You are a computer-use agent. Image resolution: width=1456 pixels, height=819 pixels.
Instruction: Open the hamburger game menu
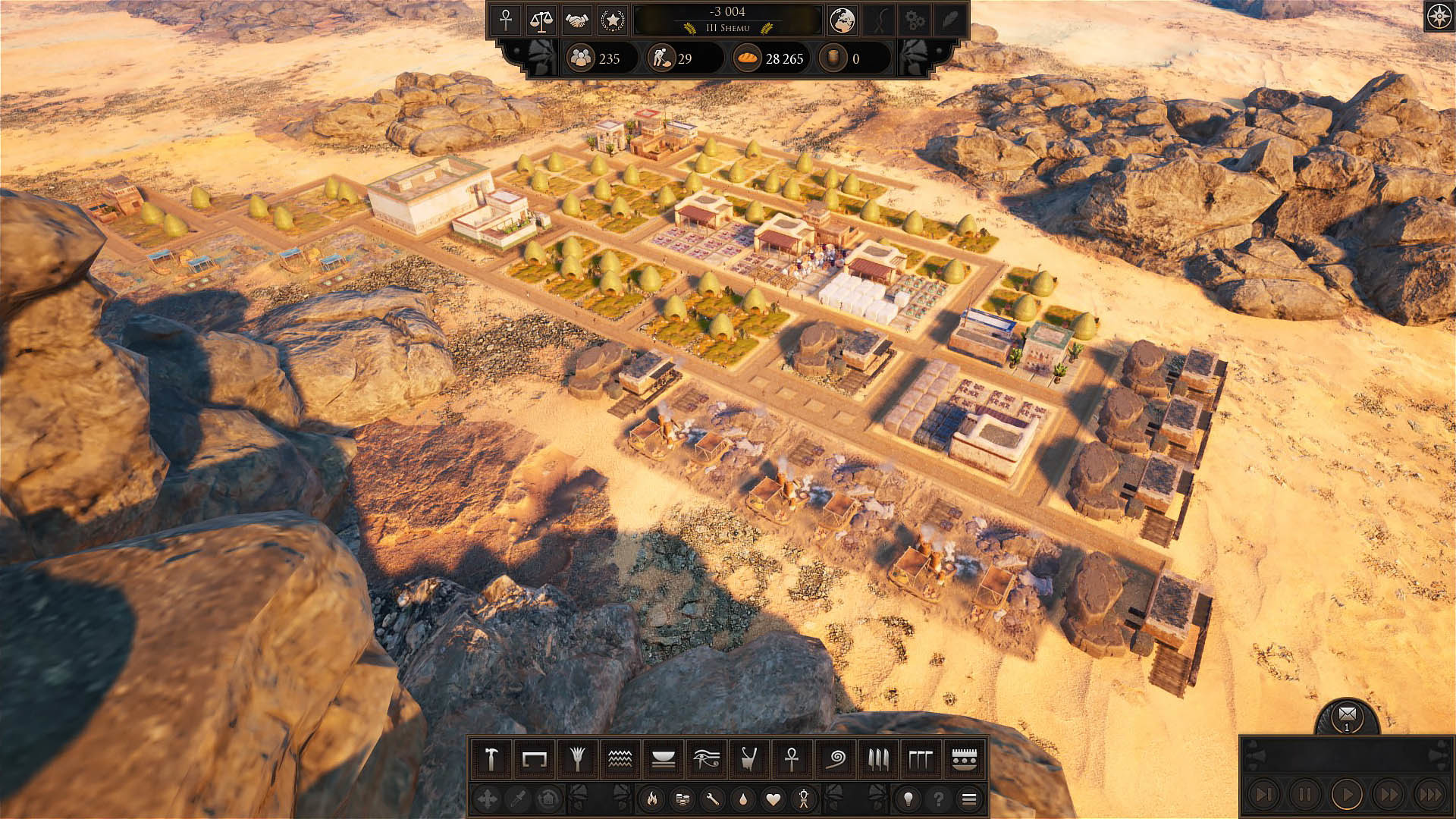tap(968, 799)
